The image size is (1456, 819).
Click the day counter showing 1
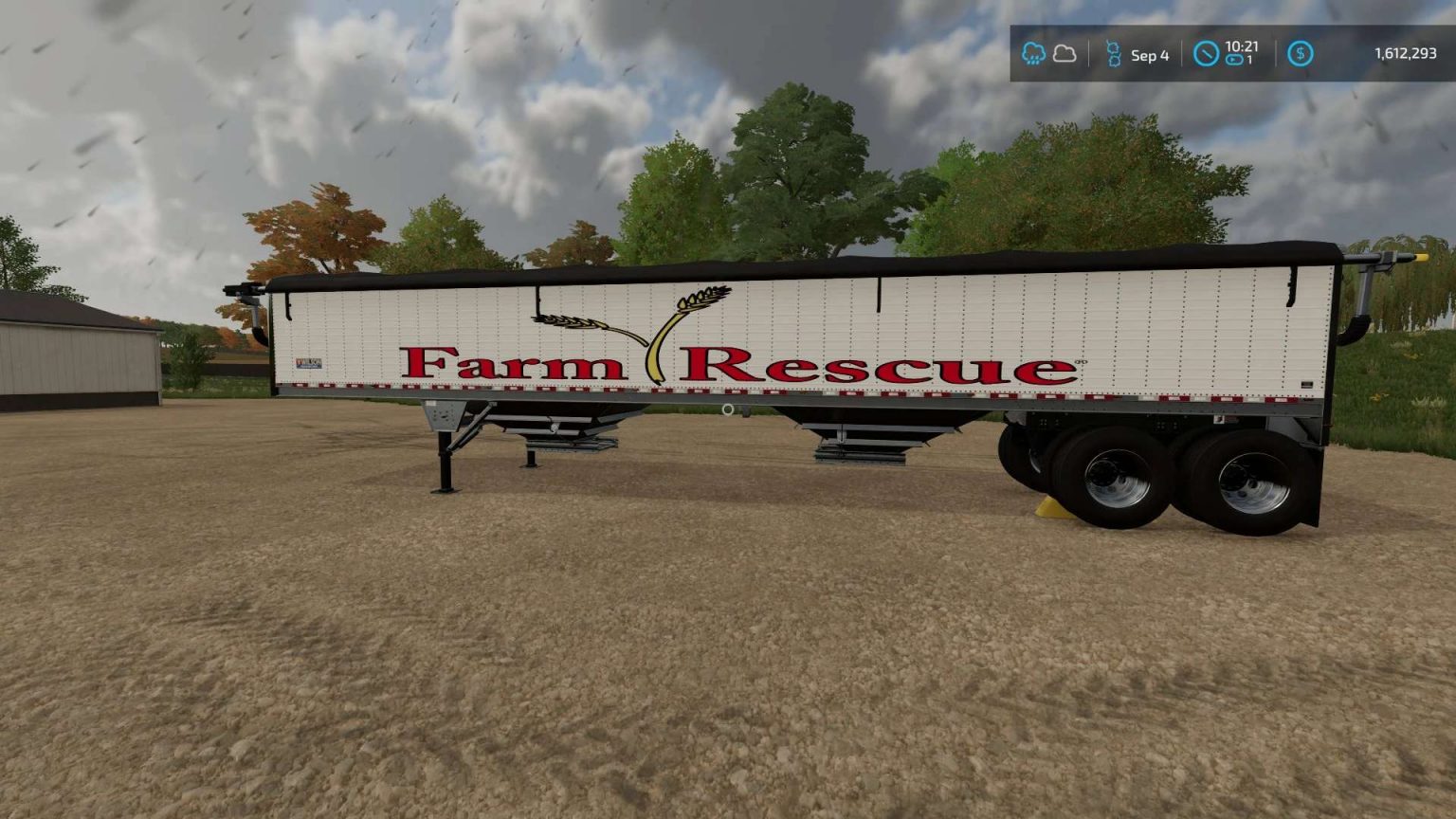pos(1248,60)
